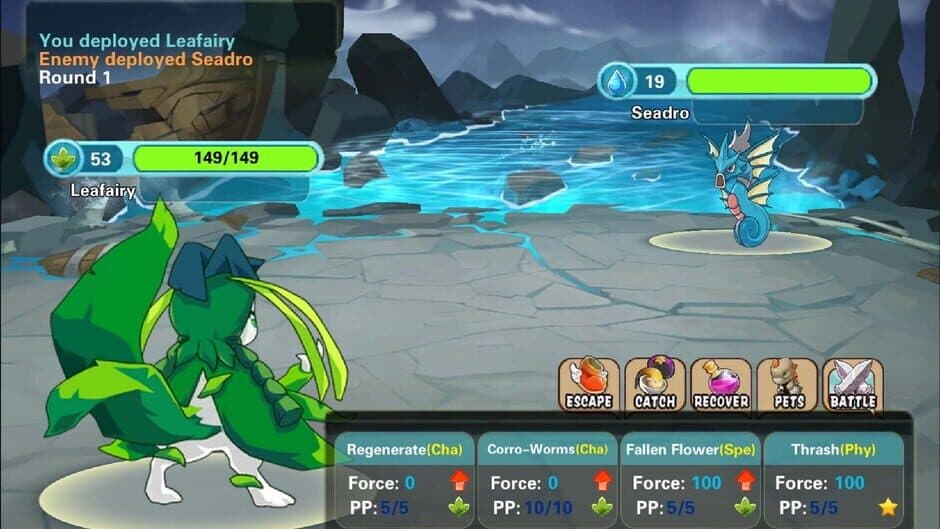Choose the Recover potion button
This screenshot has width=940, height=529.
(720, 384)
